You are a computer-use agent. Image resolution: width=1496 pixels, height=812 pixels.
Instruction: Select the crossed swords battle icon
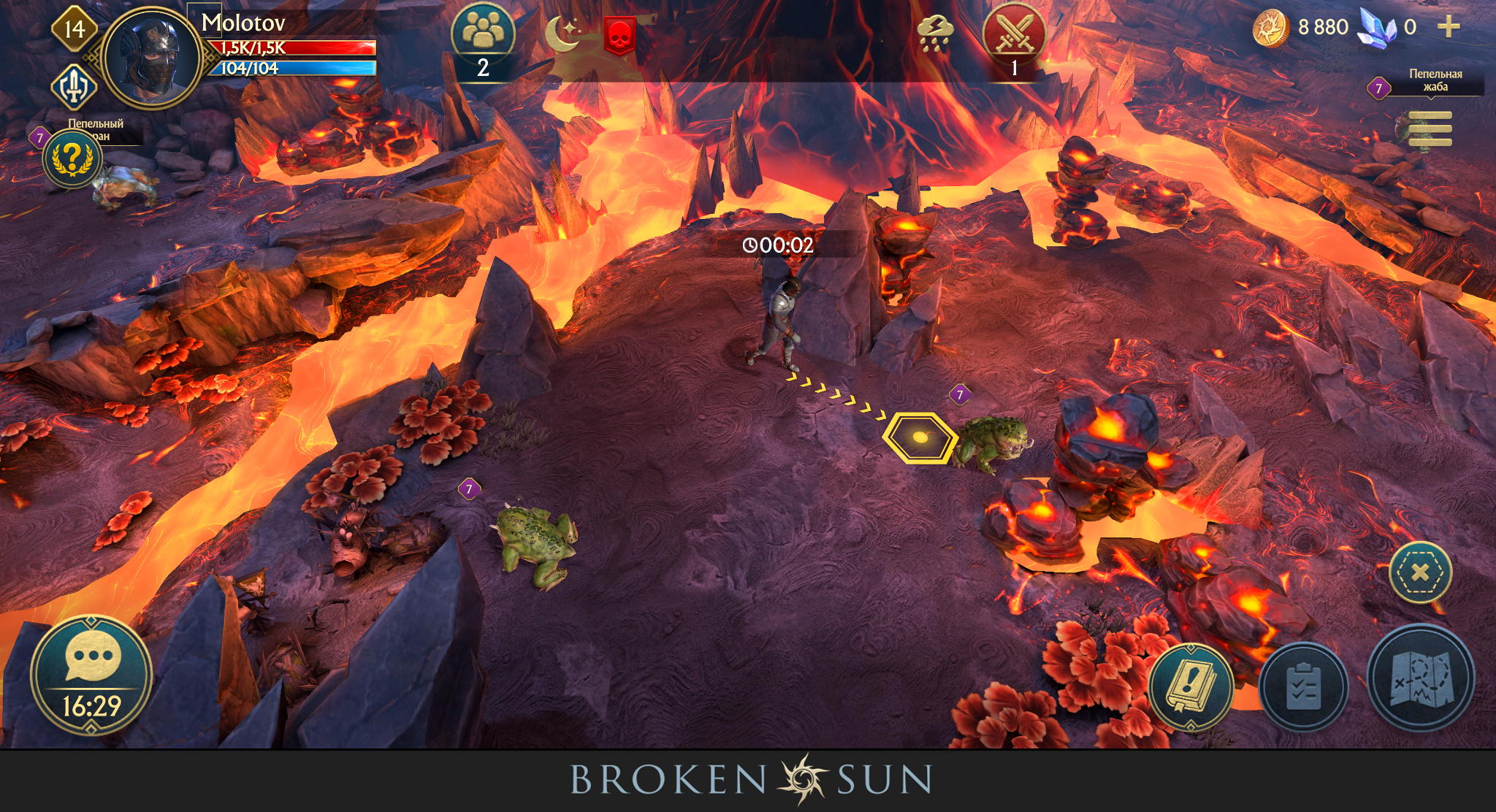coord(1014,32)
